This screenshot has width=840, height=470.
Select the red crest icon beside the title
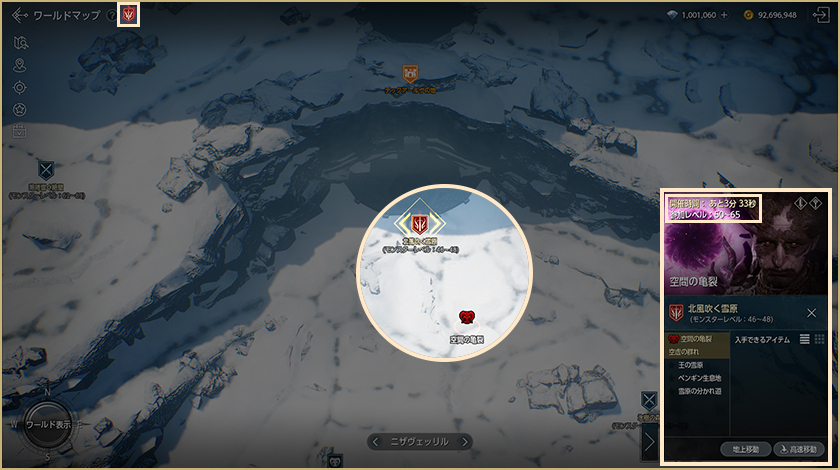(128, 15)
